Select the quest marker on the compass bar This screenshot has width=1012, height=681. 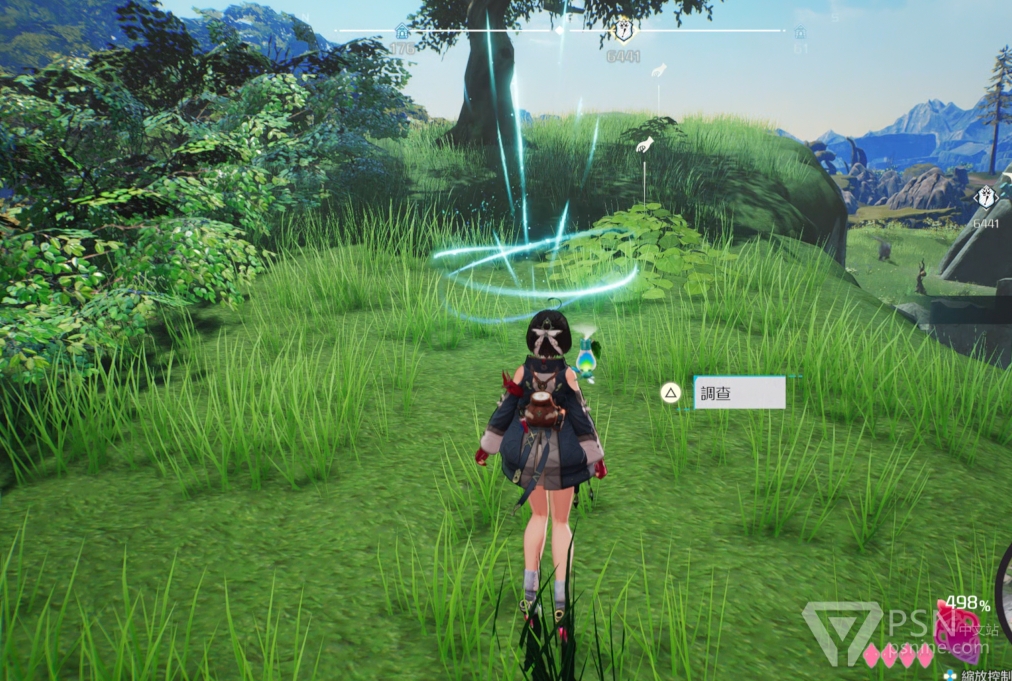coord(622,32)
